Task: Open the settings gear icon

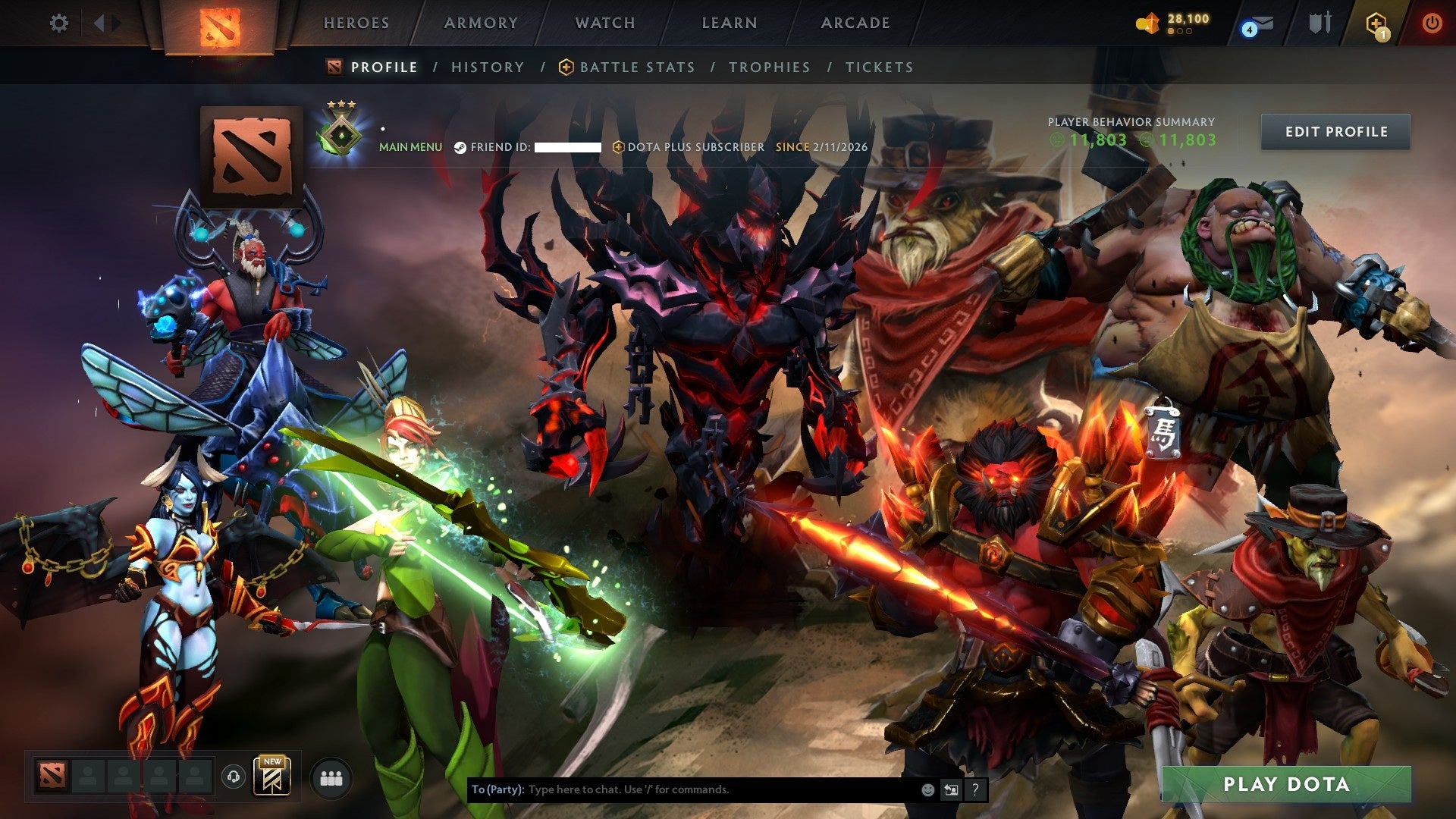Action: tap(59, 23)
